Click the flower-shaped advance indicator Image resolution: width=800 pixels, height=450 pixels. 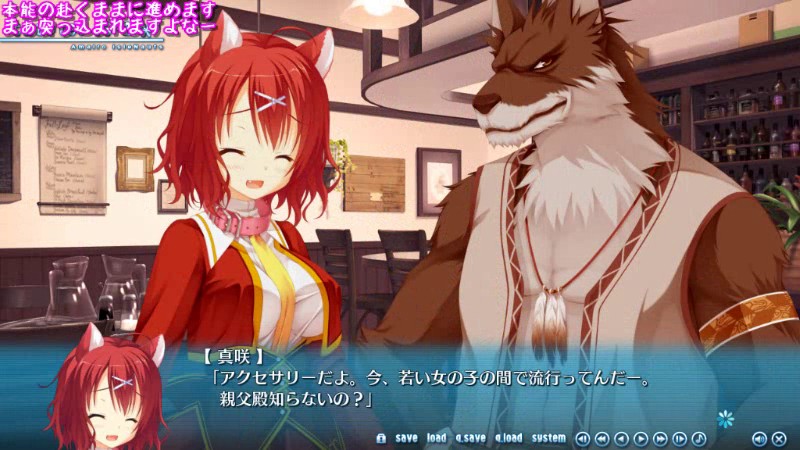pos(725,415)
